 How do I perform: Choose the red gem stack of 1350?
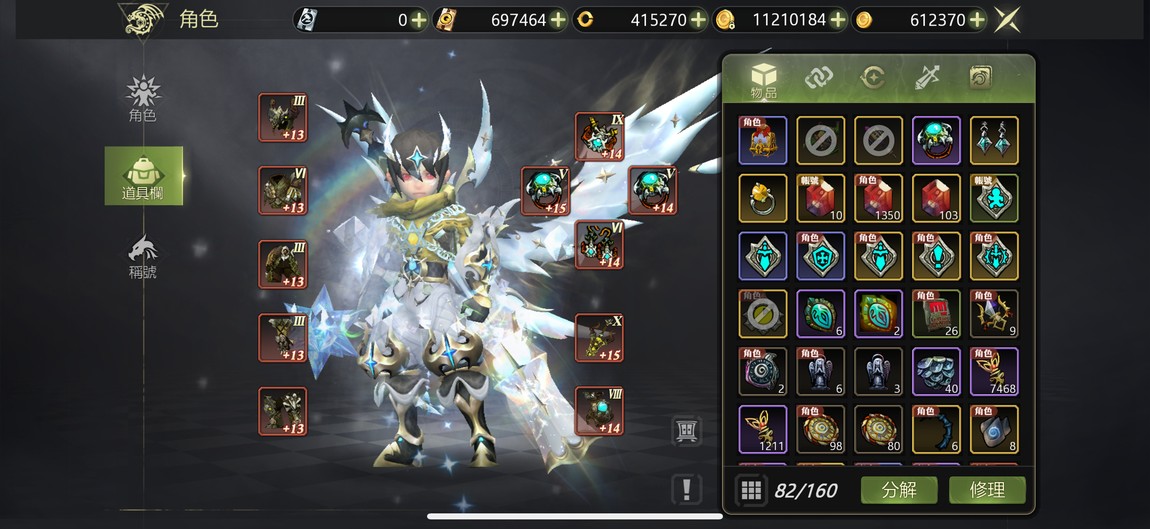(x=878, y=198)
